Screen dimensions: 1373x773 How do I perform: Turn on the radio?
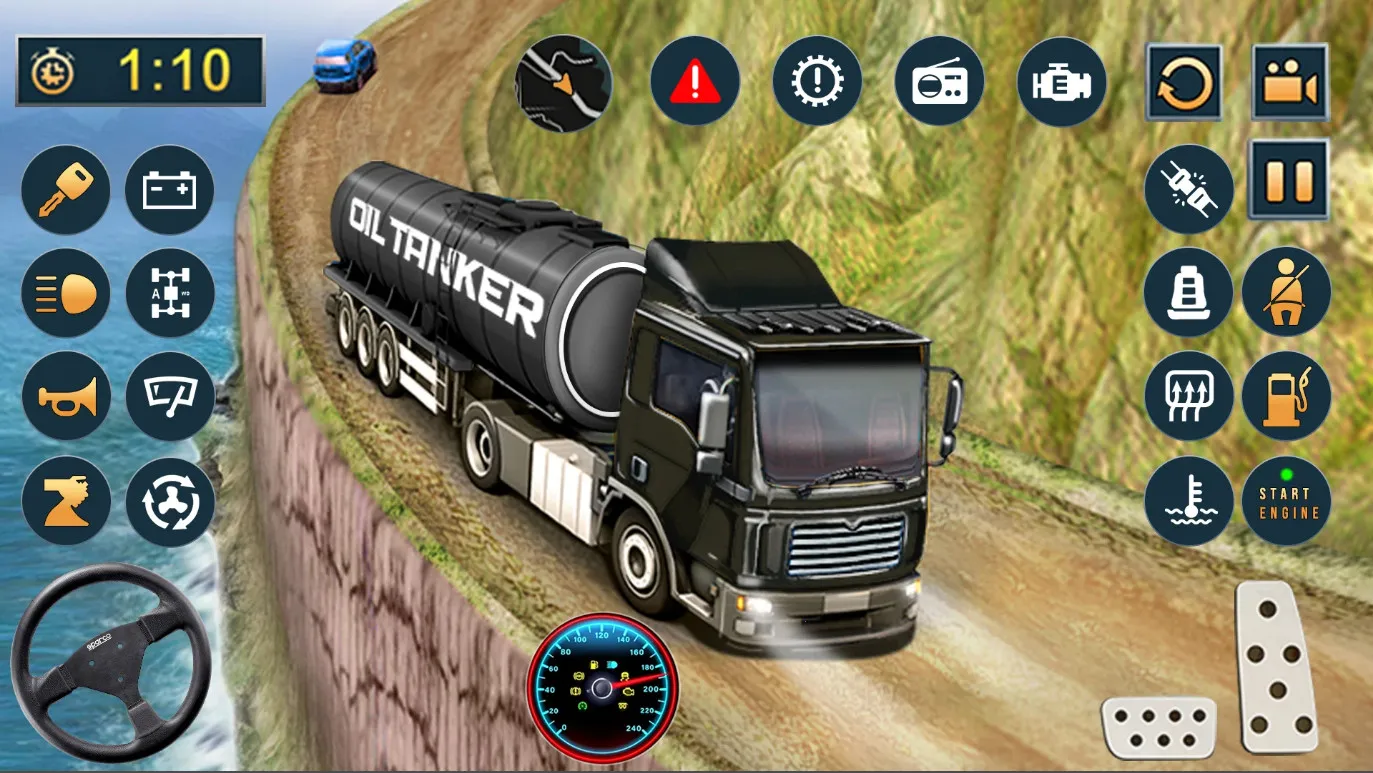940,81
